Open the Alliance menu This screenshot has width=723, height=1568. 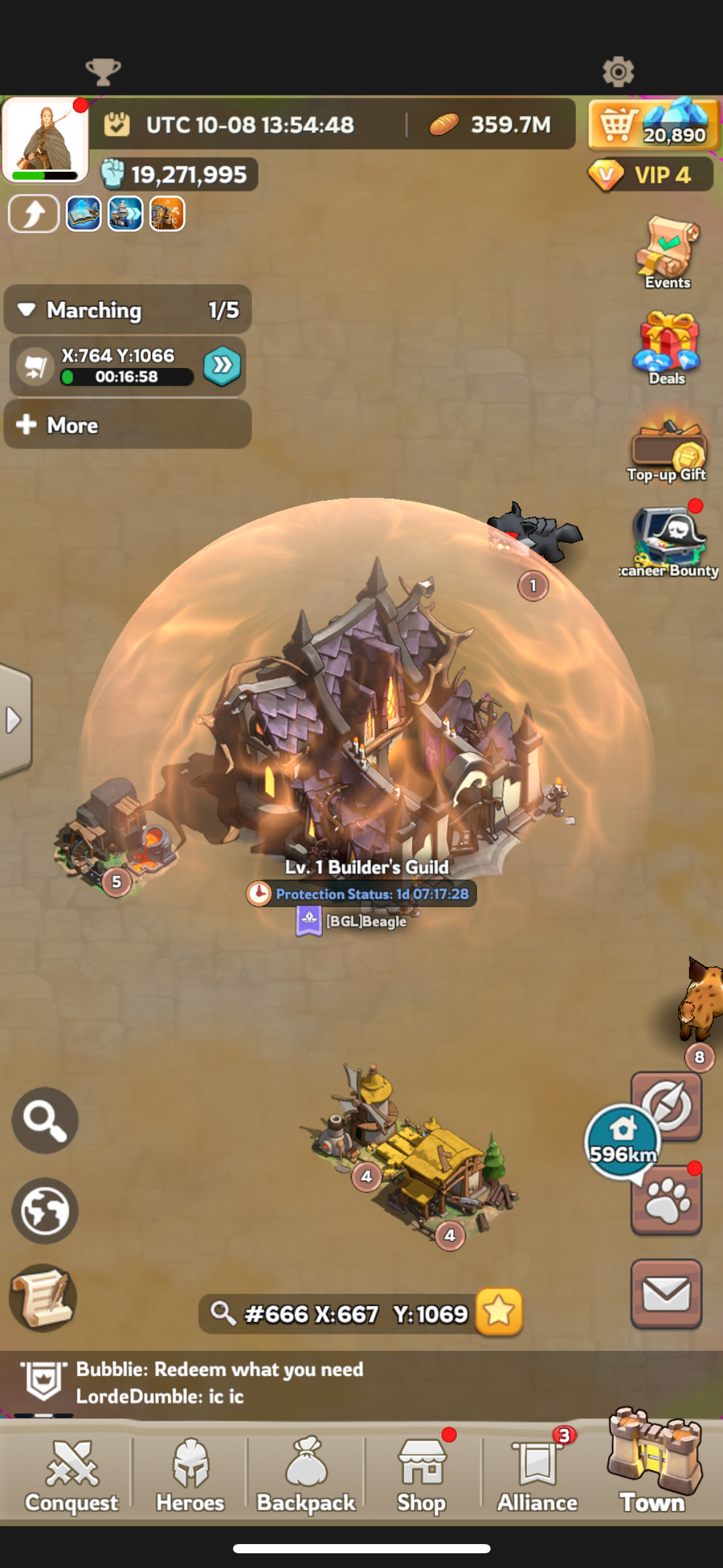pyautogui.click(x=537, y=1475)
